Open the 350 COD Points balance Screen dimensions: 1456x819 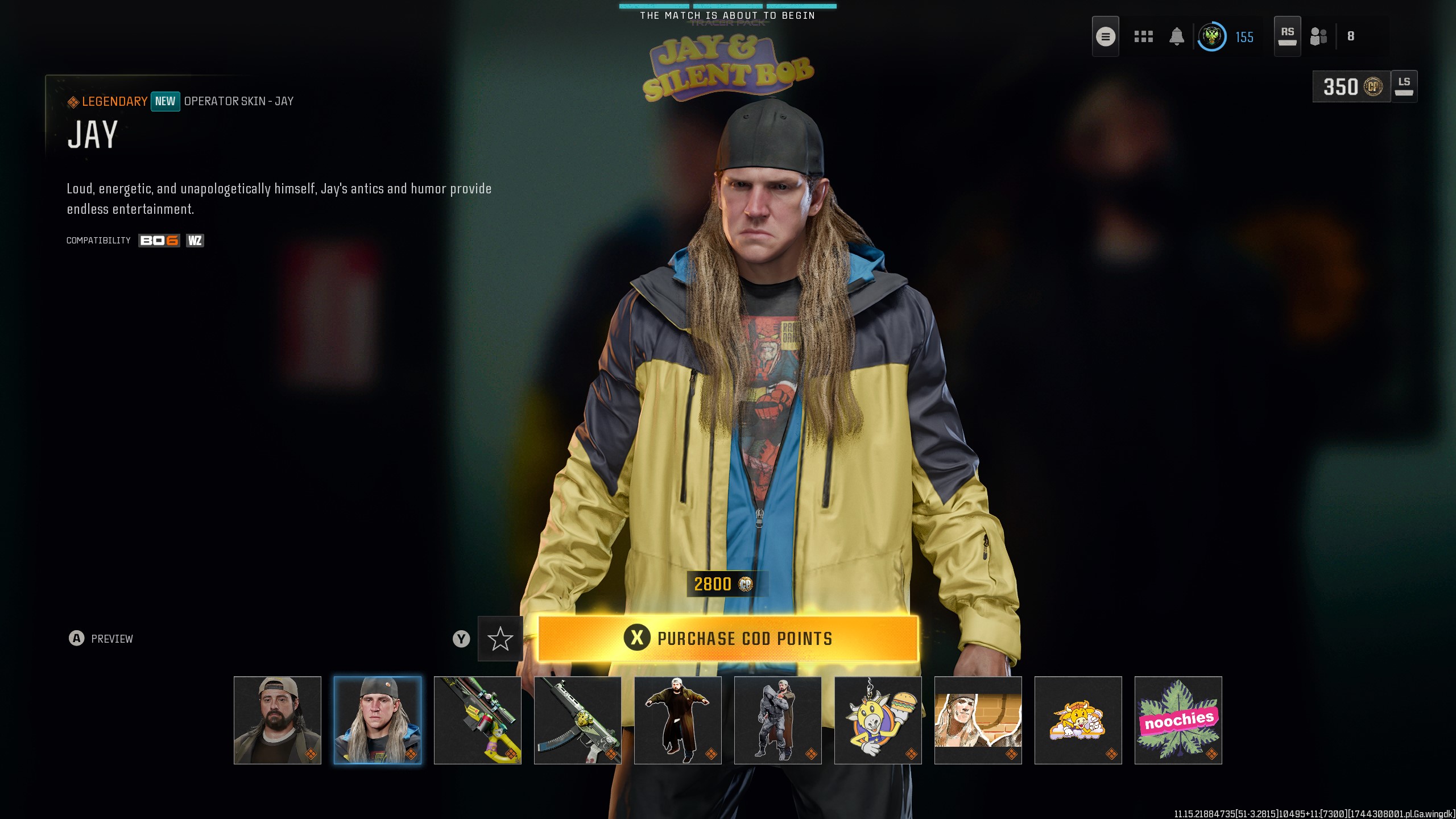point(1351,87)
